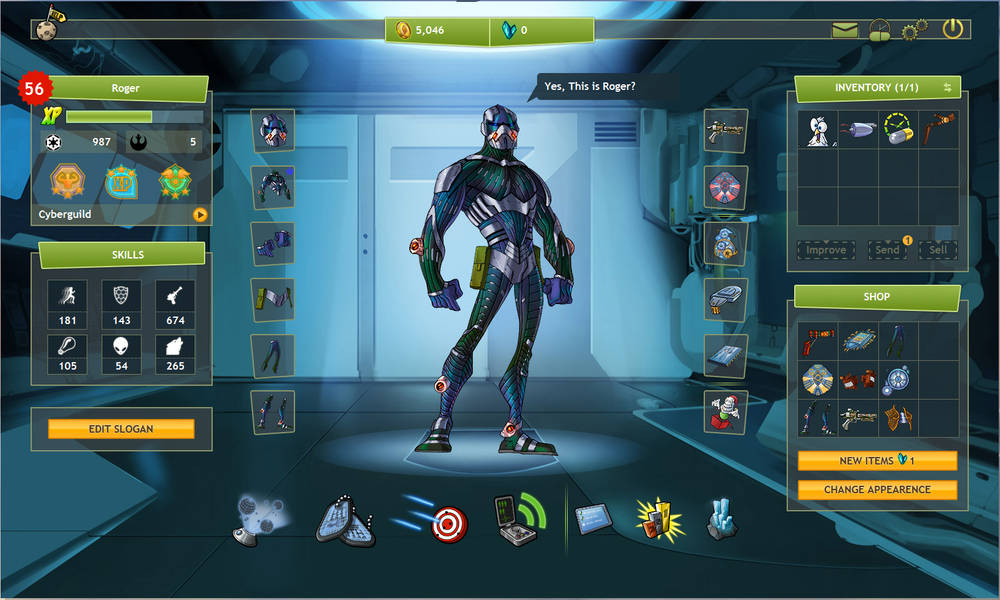The height and width of the screenshot is (600, 1000).
Task: Select the helmet equipment slot
Action: tap(272, 131)
